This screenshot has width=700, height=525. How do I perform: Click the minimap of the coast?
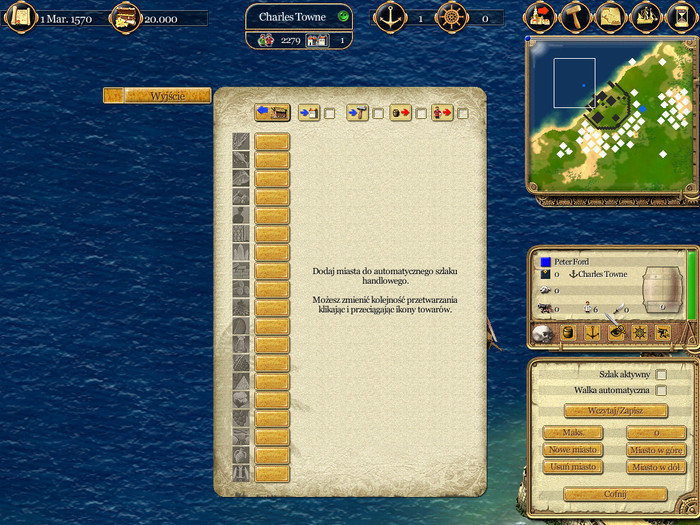[610, 115]
